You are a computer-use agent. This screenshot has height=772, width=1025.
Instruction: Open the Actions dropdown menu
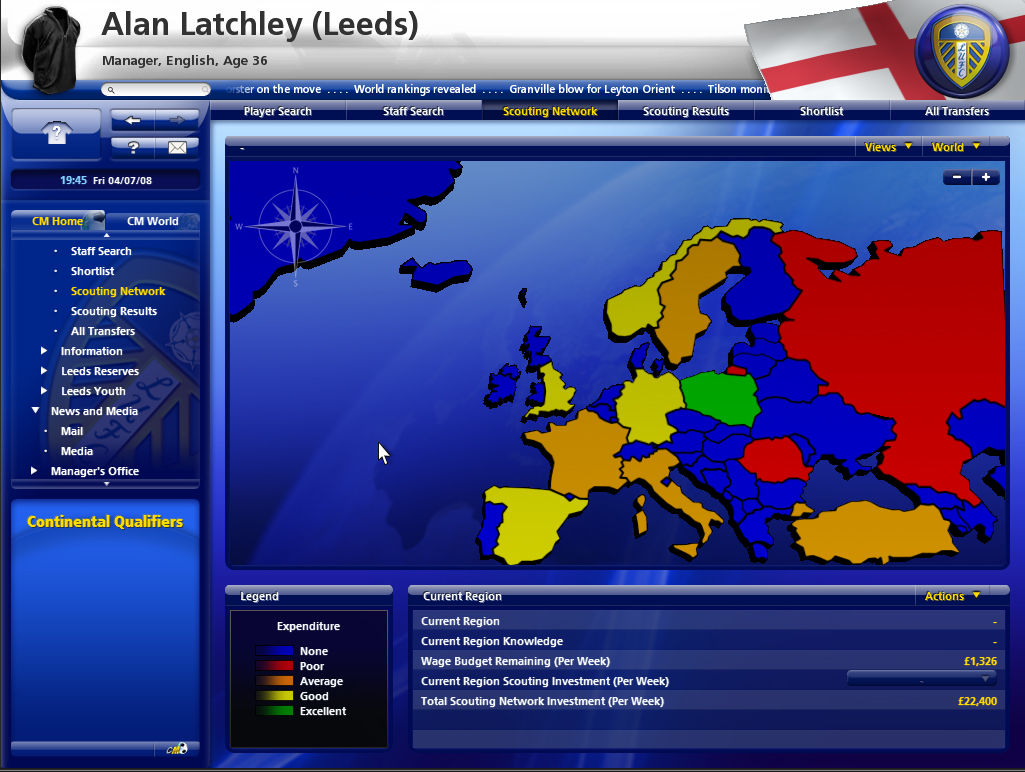[951, 596]
